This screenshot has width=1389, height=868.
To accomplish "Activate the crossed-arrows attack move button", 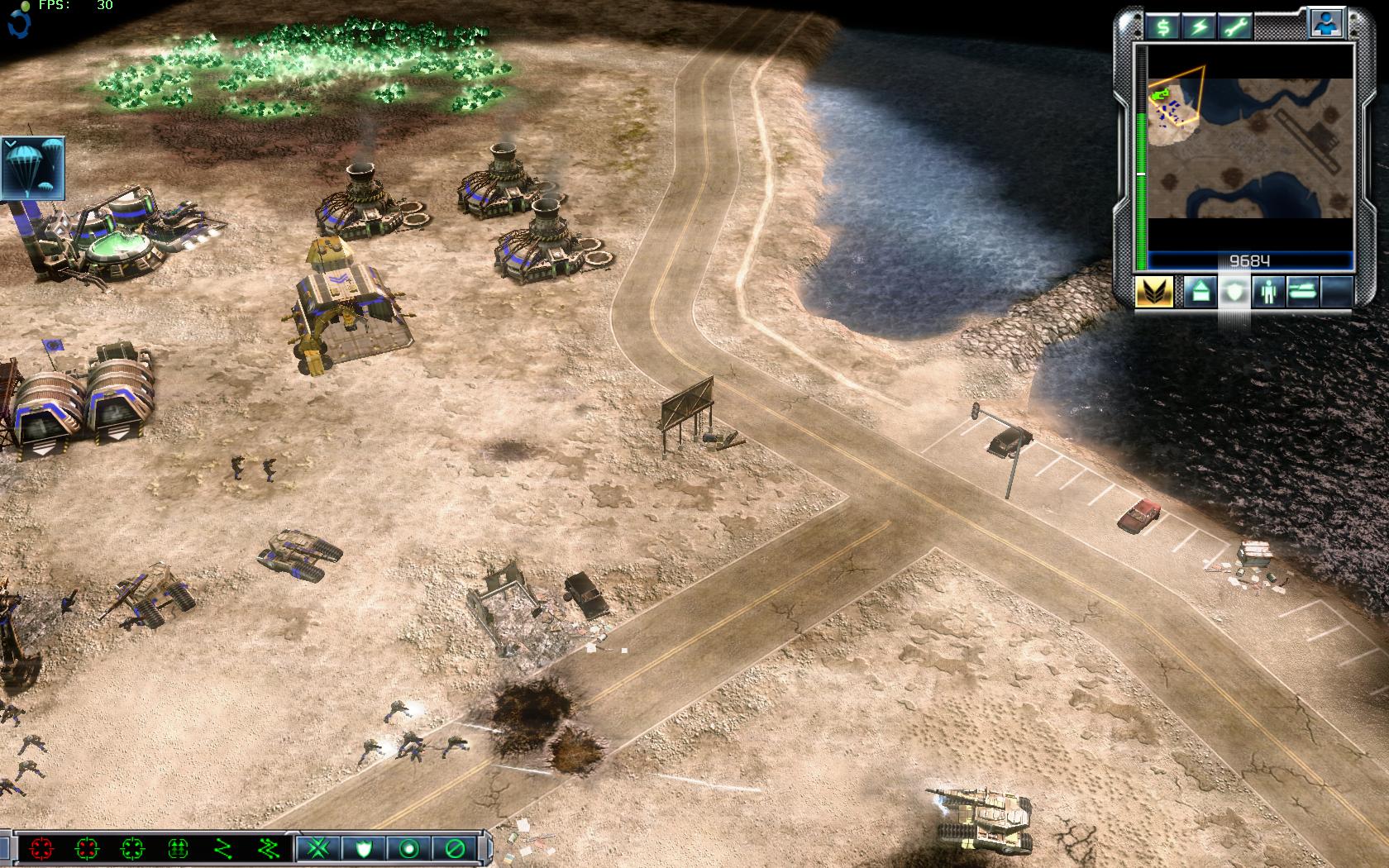I will pos(317,847).
